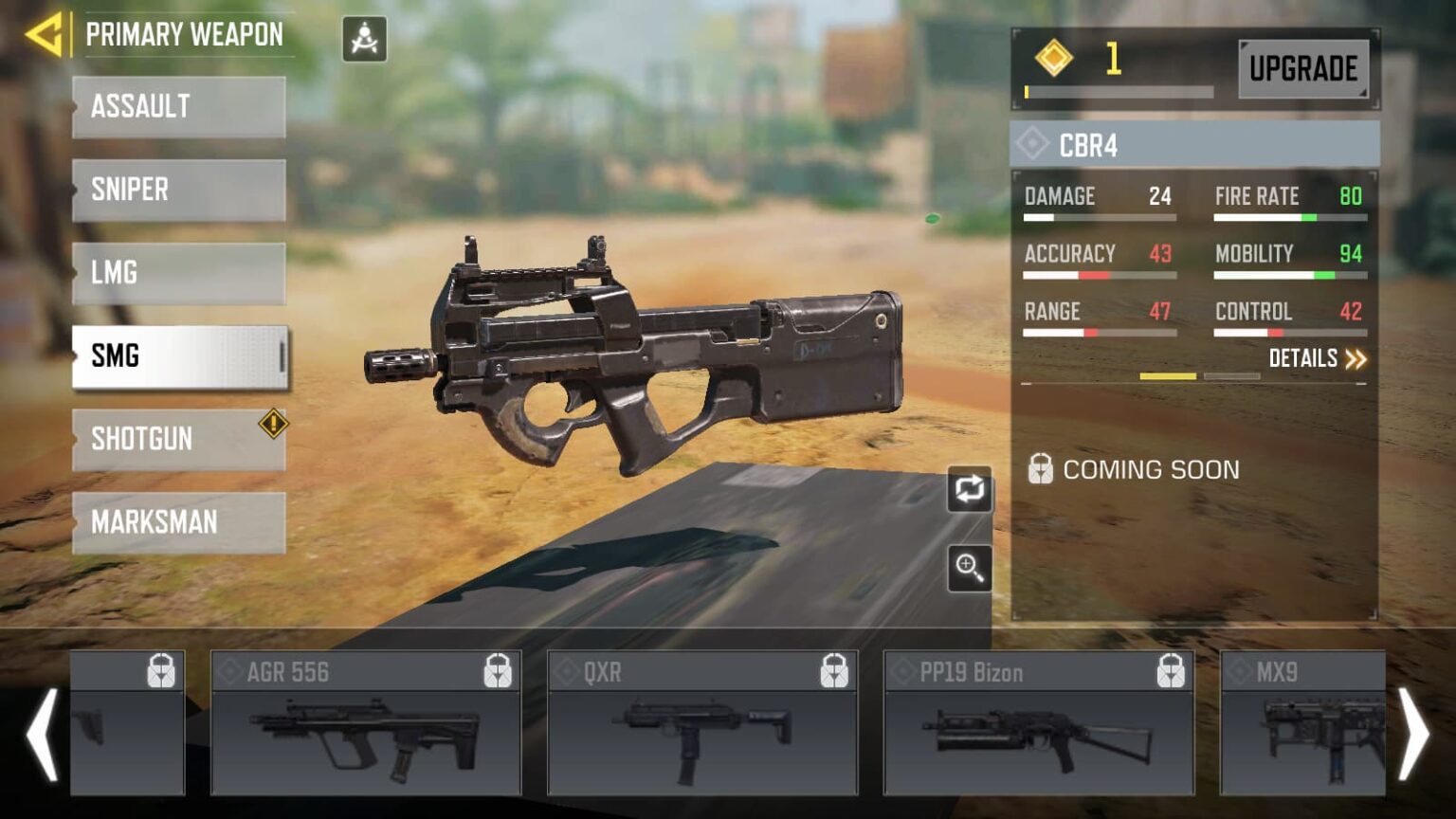Show more weapons with the right arrow
The width and height of the screenshot is (1456, 819).
click(1413, 734)
